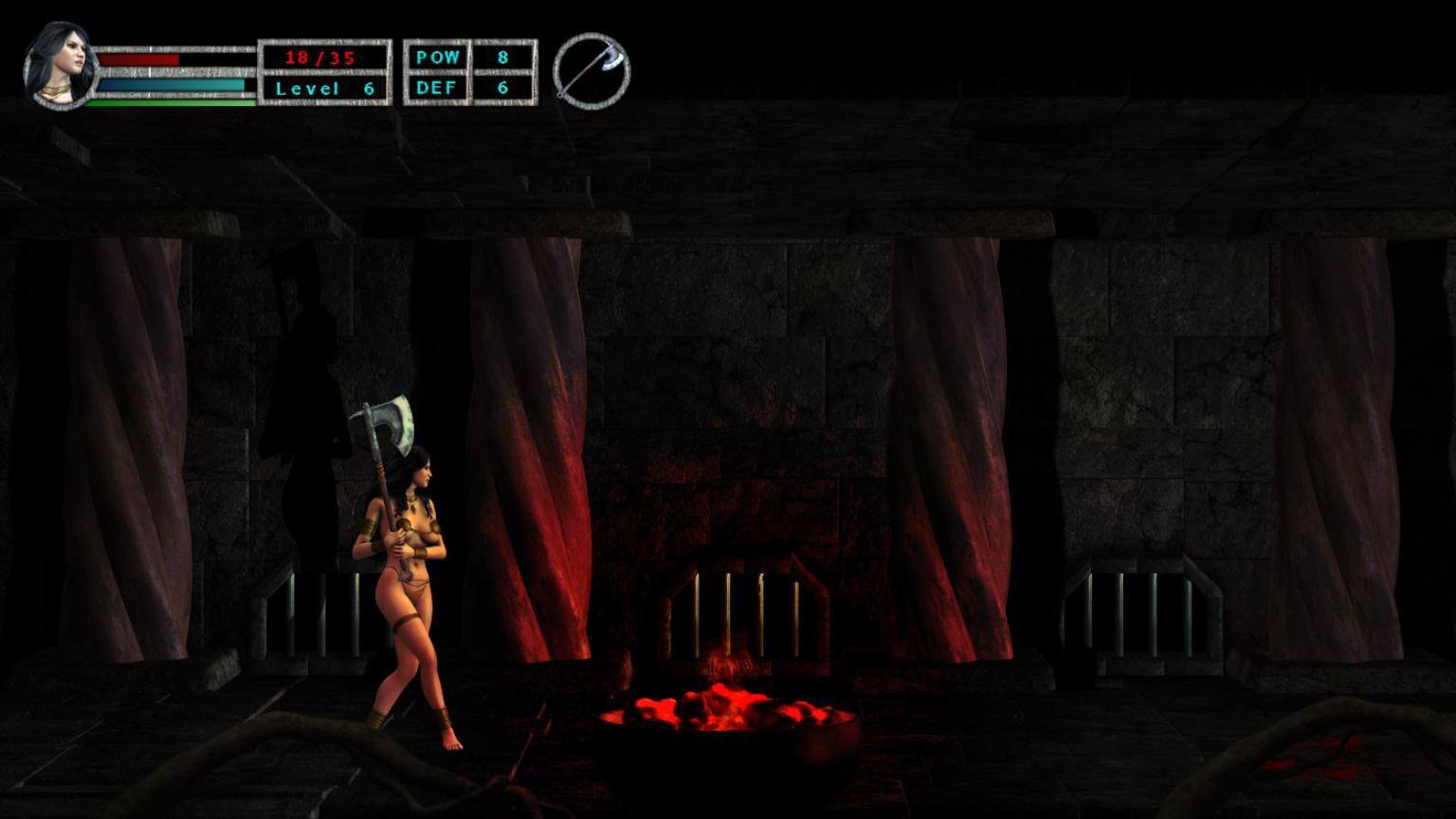Select the equipped battle axe weapon icon

[591, 71]
